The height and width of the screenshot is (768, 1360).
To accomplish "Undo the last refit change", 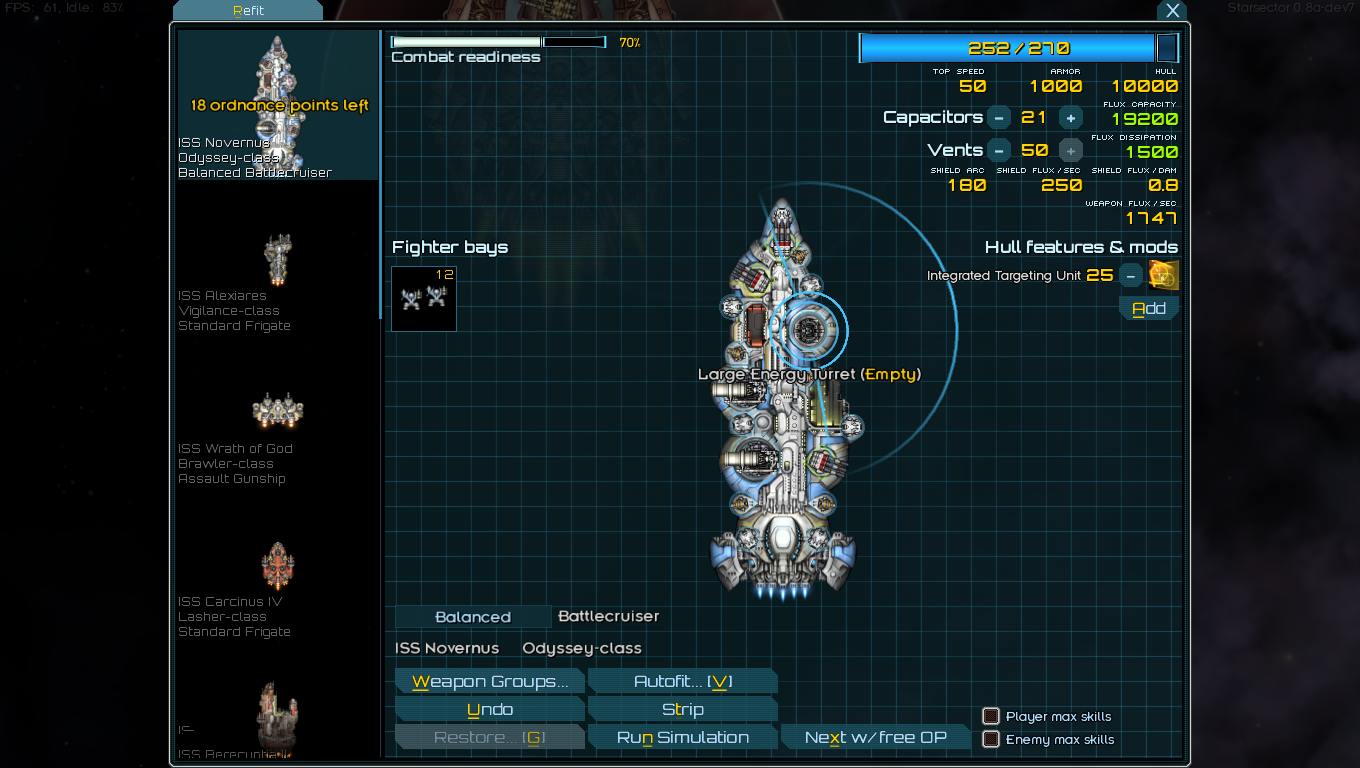I will [x=489, y=710].
